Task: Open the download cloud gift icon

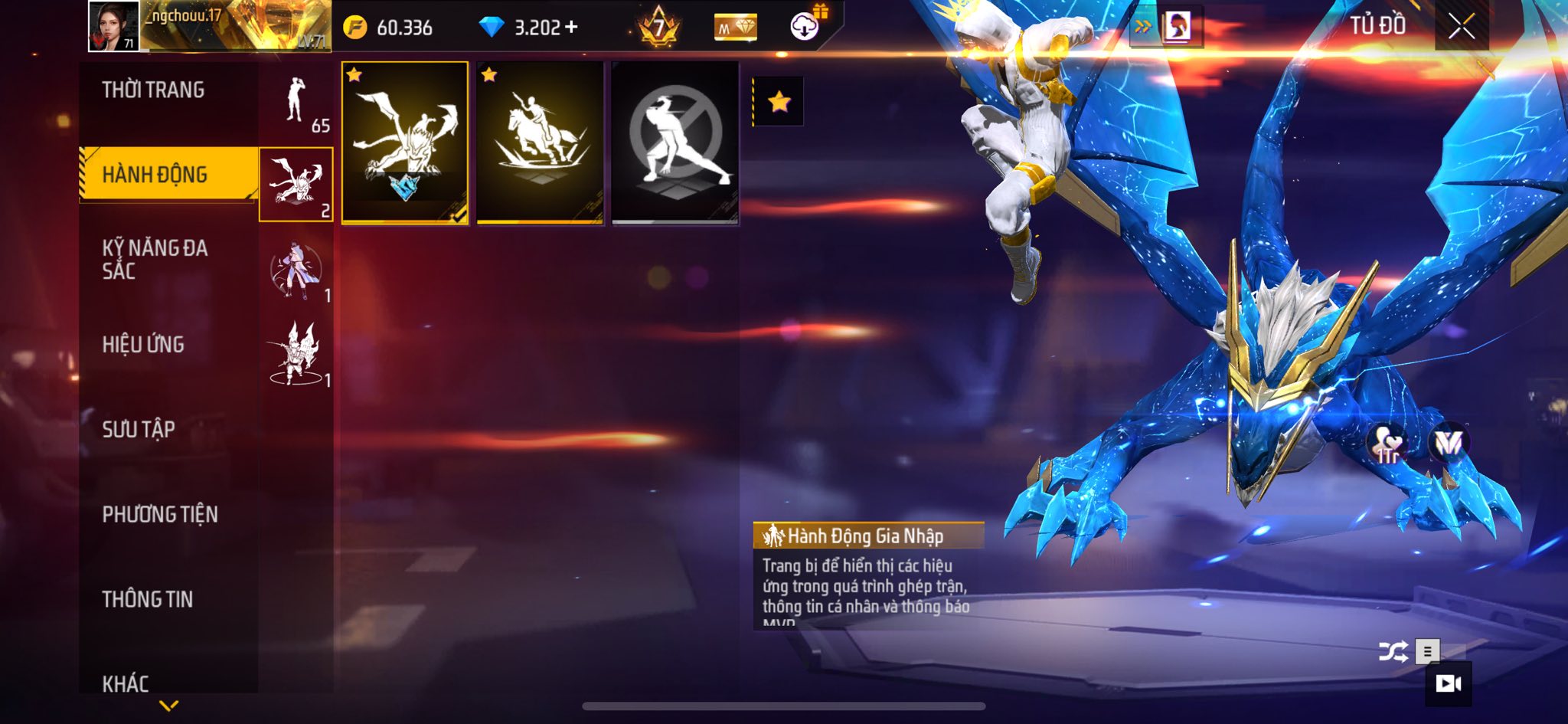Action: [x=805, y=27]
